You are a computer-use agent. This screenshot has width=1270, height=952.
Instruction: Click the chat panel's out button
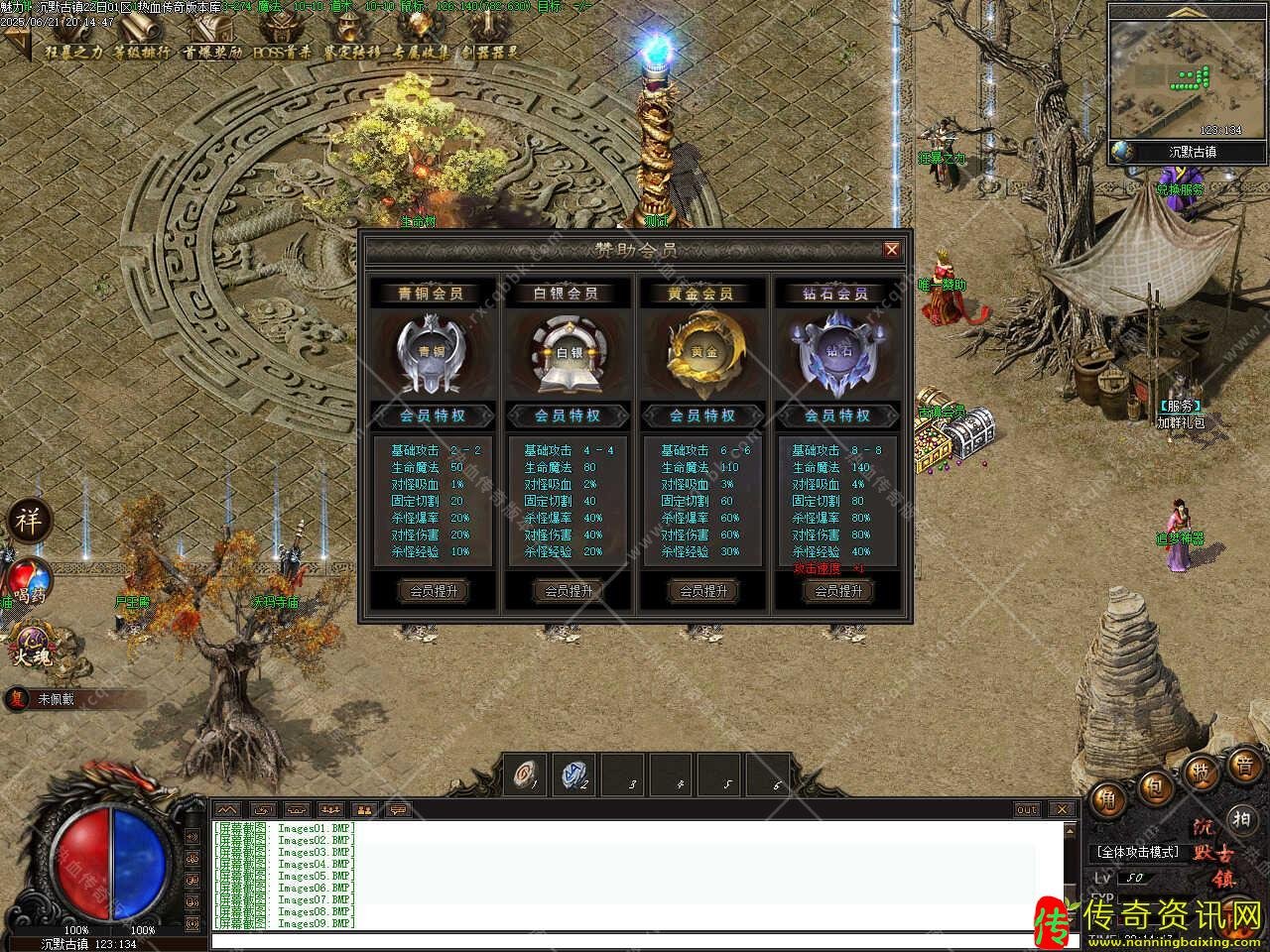click(x=1027, y=809)
